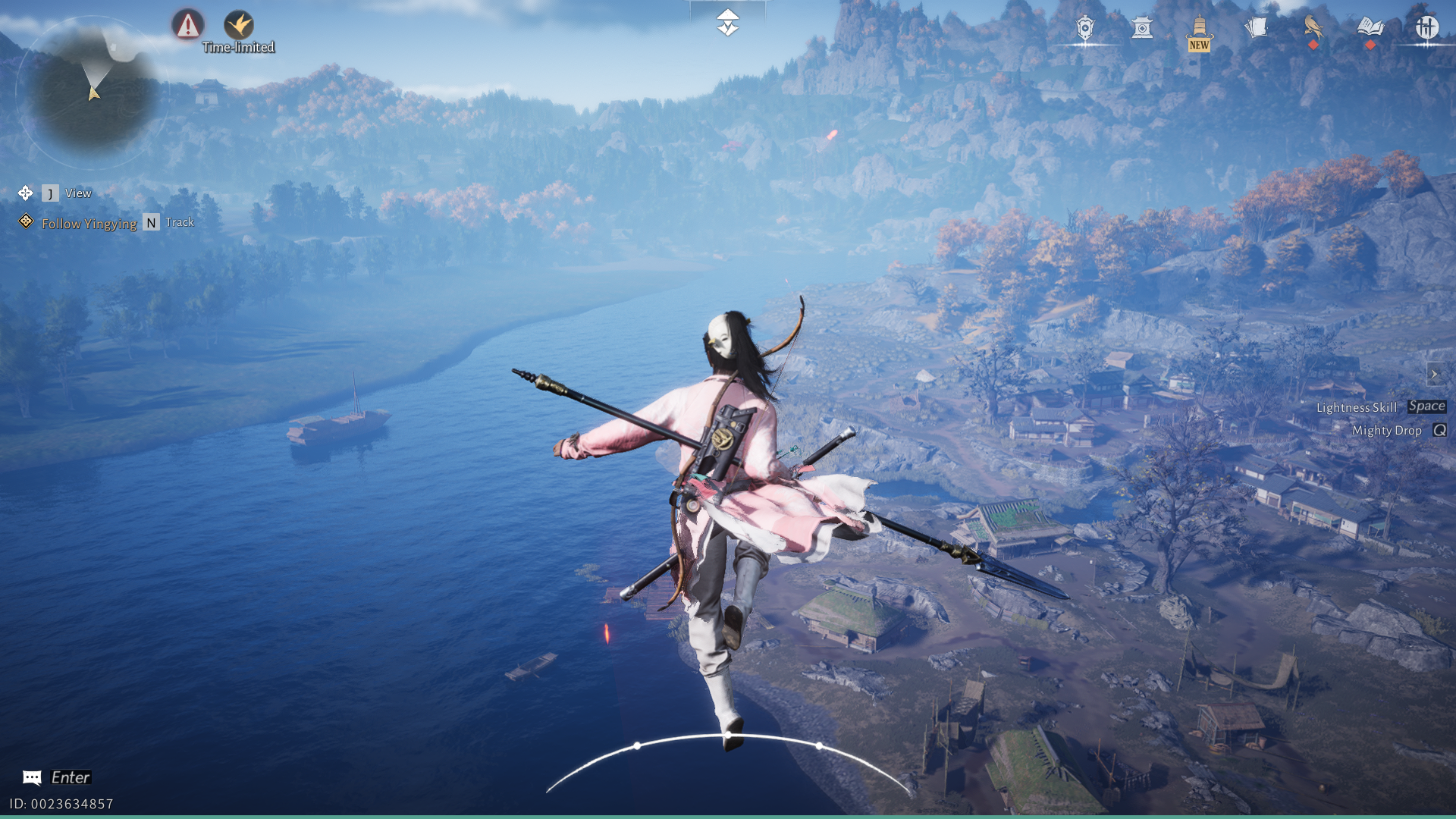Open the Time-limited crane event icon
Screen dimensions: 1456x819
pos(239,25)
